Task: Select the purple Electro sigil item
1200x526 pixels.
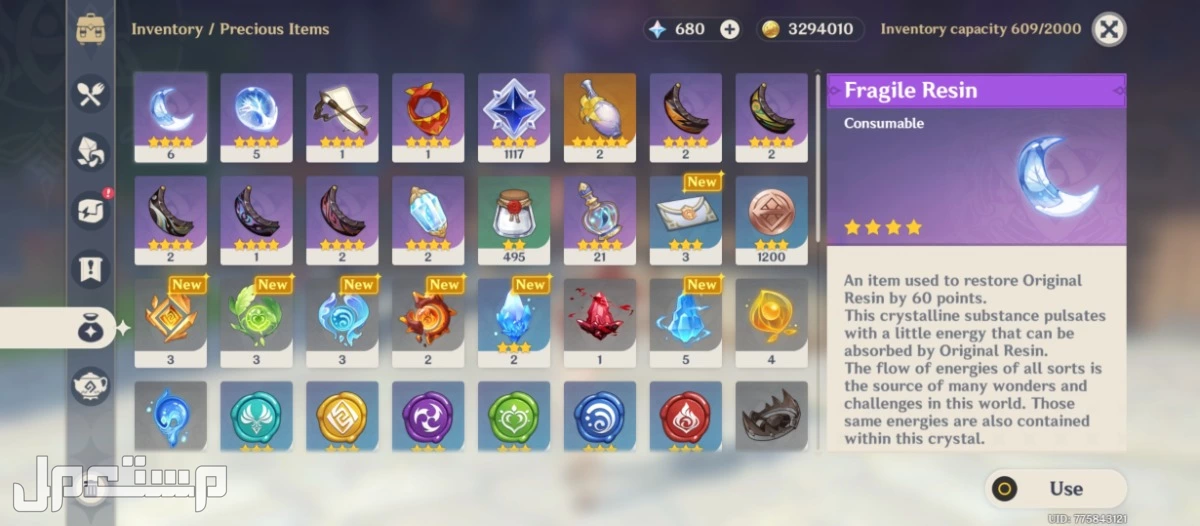Action: coord(428,417)
